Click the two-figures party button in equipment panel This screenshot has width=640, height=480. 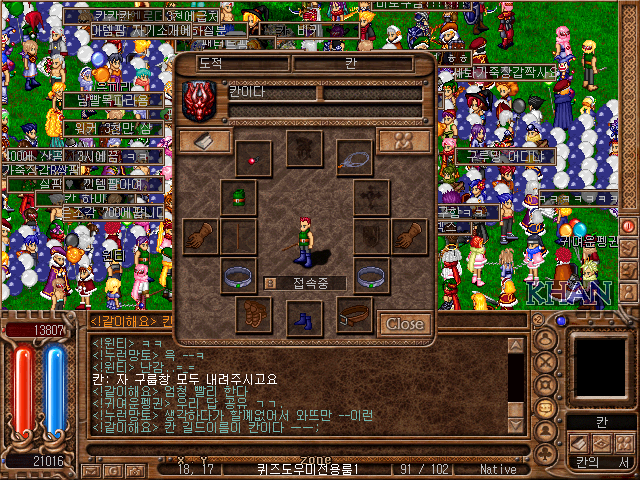pyautogui.click(x=404, y=141)
